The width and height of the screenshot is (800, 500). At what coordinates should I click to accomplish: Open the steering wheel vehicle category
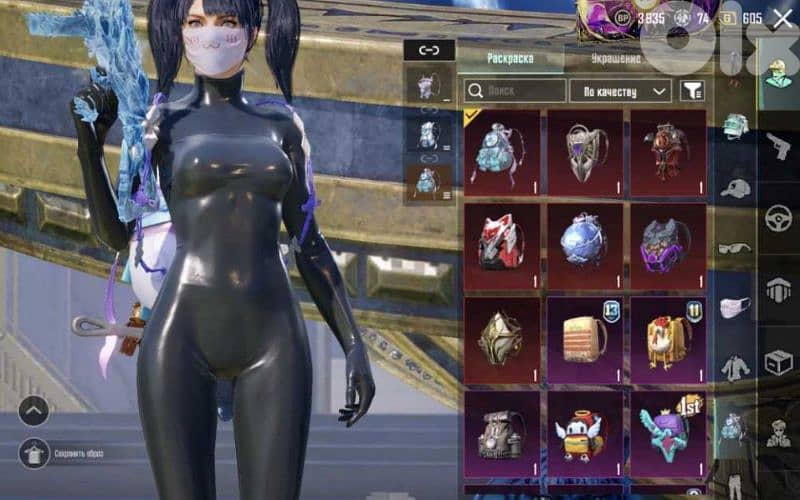(x=778, y=218)
